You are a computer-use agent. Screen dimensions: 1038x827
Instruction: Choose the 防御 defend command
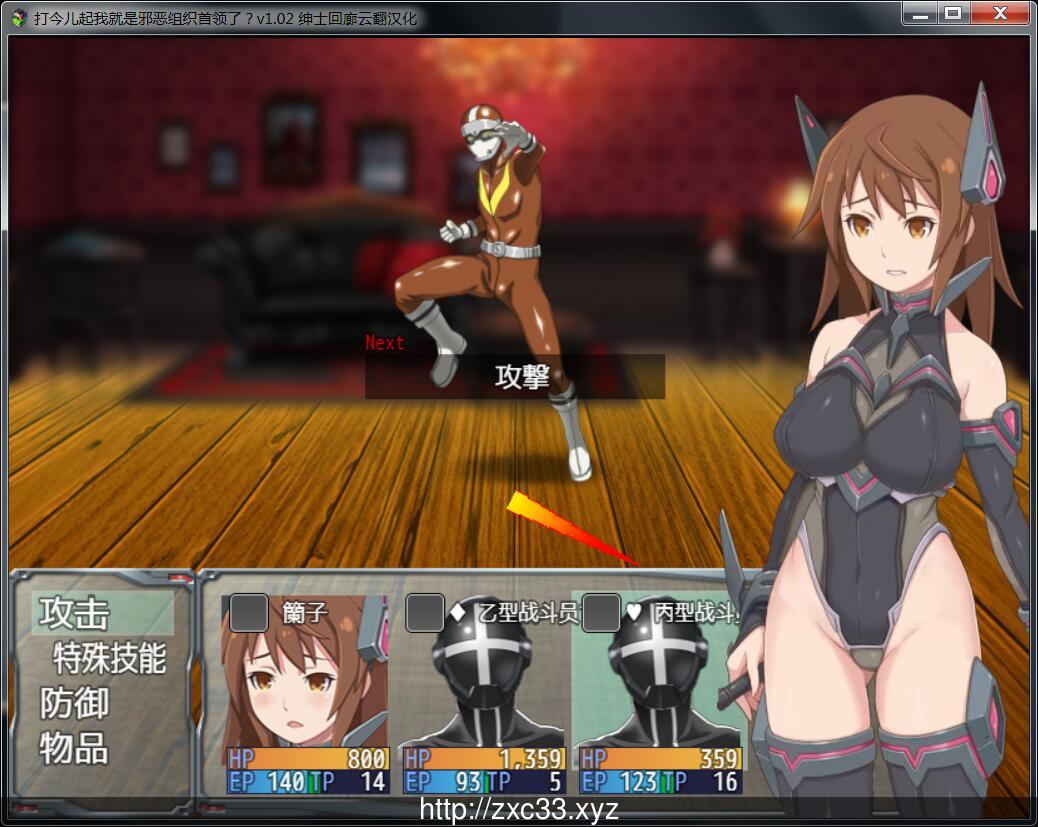coord(75,703)
